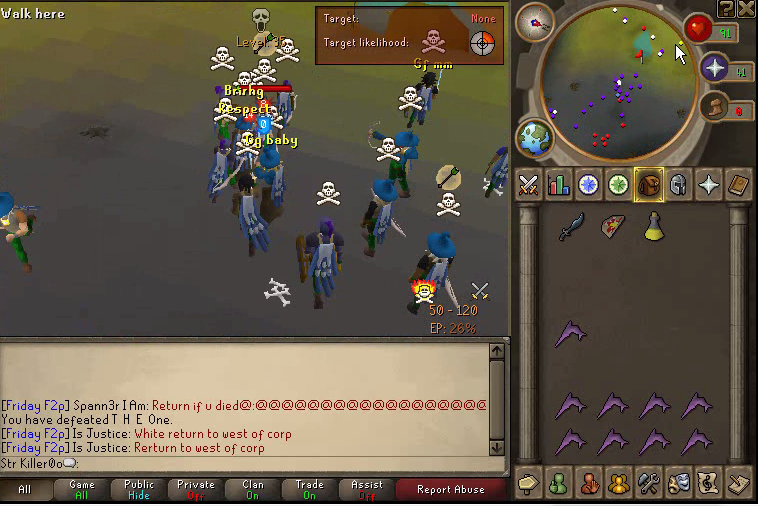
Task: Toggle the Clan chat filter
Action: coord(252,489)
